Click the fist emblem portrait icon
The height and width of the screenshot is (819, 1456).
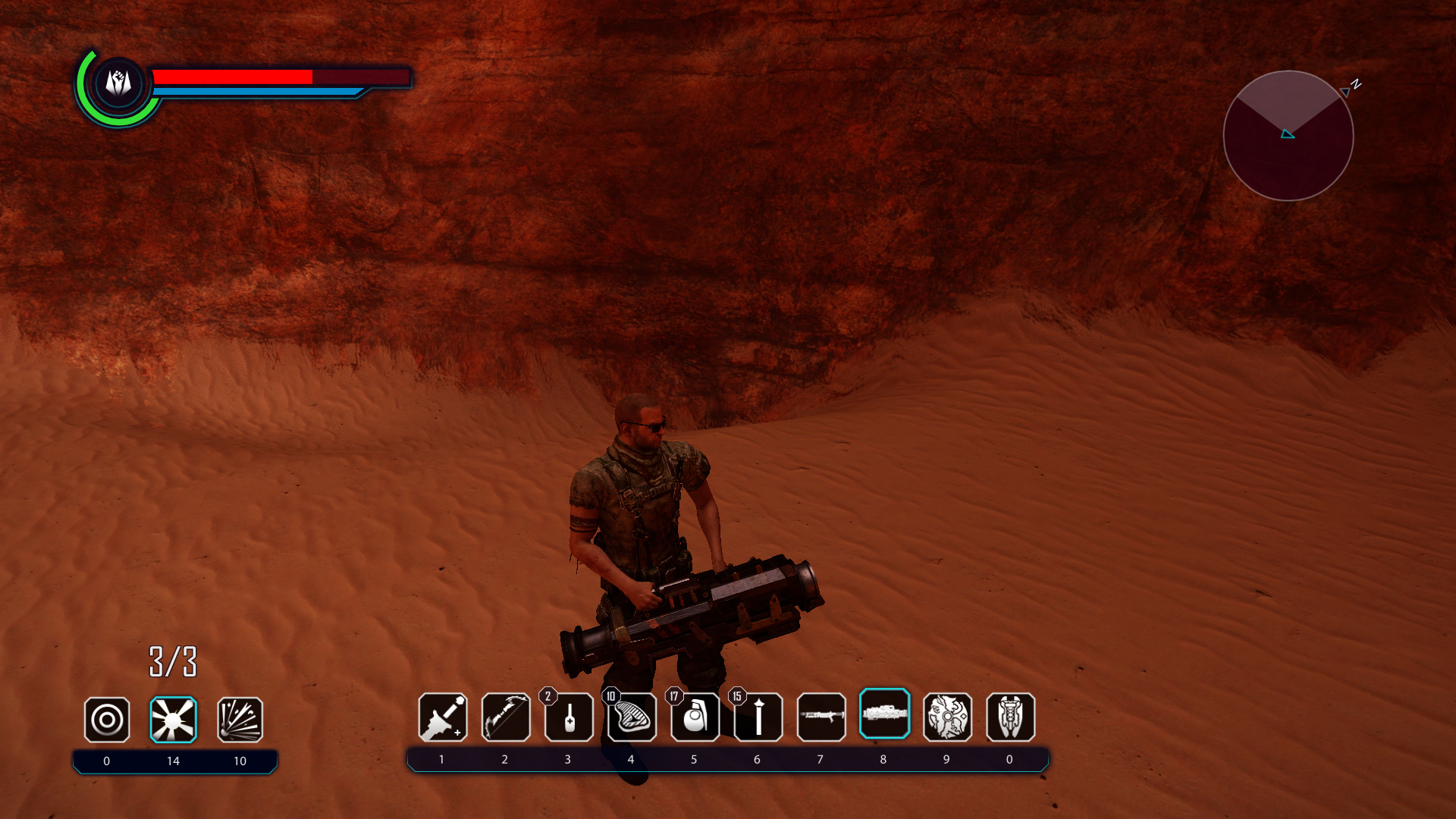click(118, 83)
